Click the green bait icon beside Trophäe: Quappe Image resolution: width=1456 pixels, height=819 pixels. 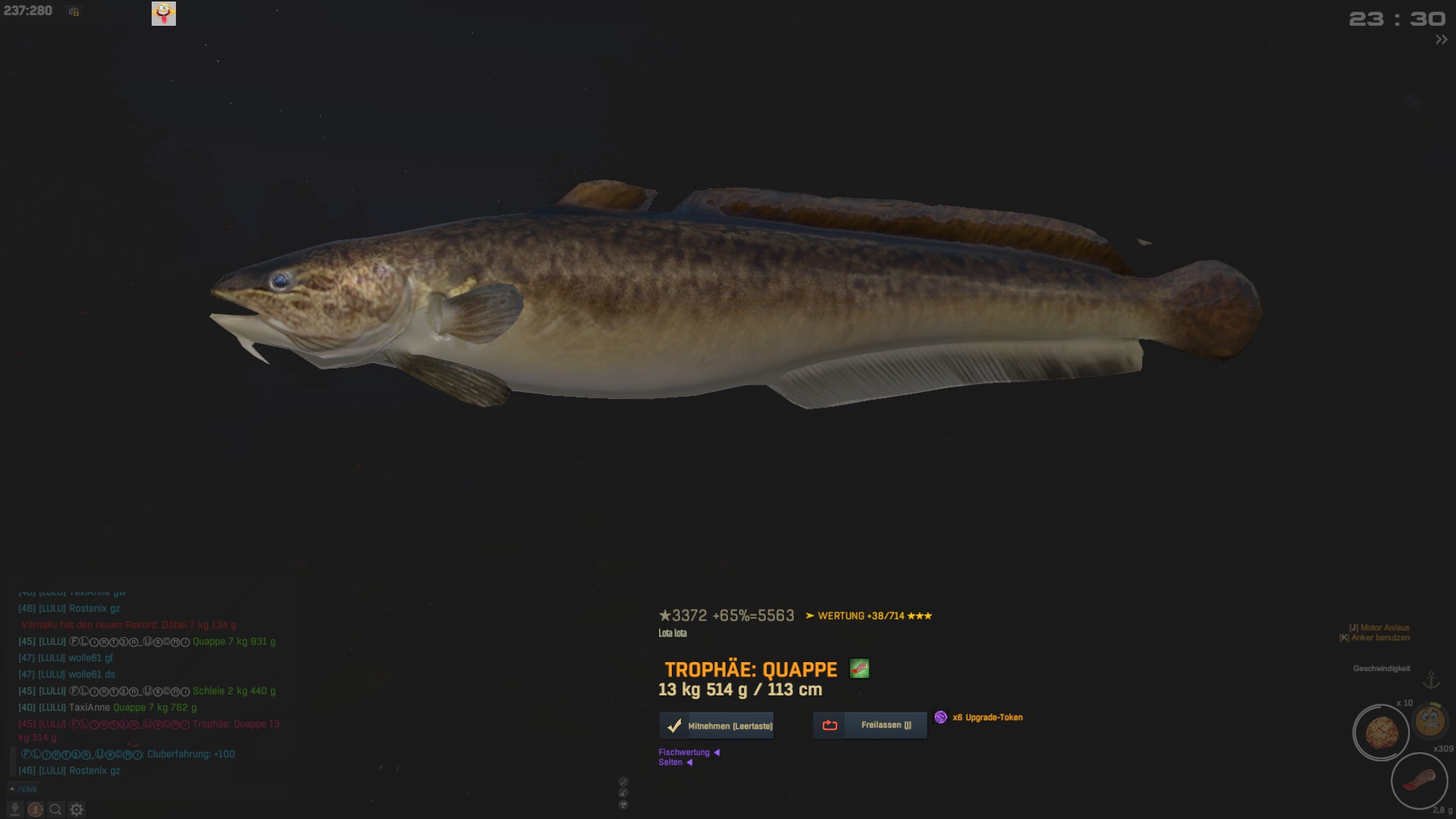tap(859, 669)
